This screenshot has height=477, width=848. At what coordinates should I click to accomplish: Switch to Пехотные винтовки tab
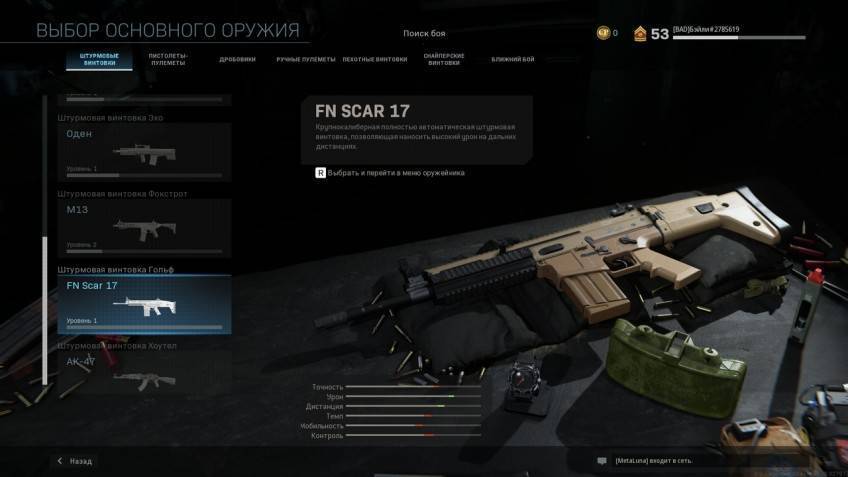[375, 59]
